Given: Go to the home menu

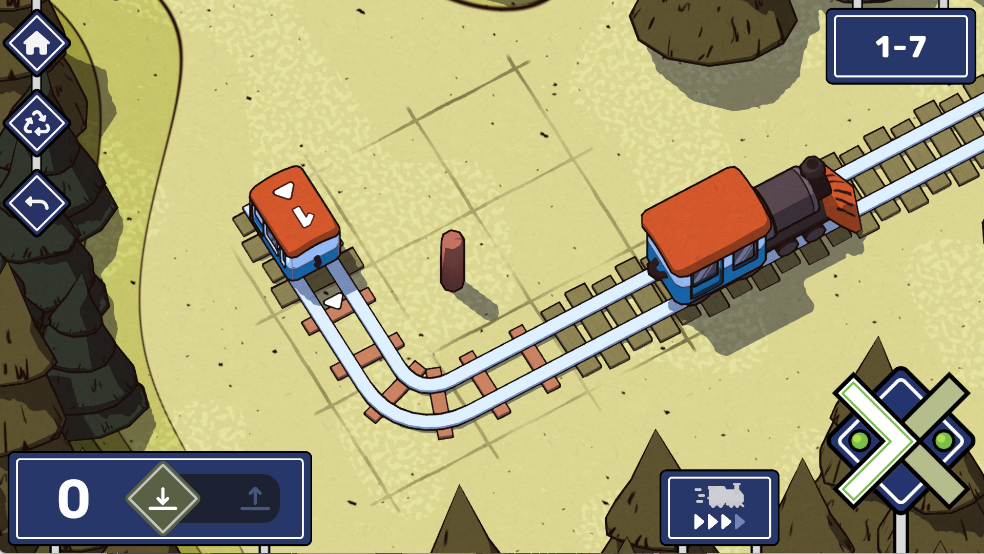Looking at the screenshot, I should point(37,43).
